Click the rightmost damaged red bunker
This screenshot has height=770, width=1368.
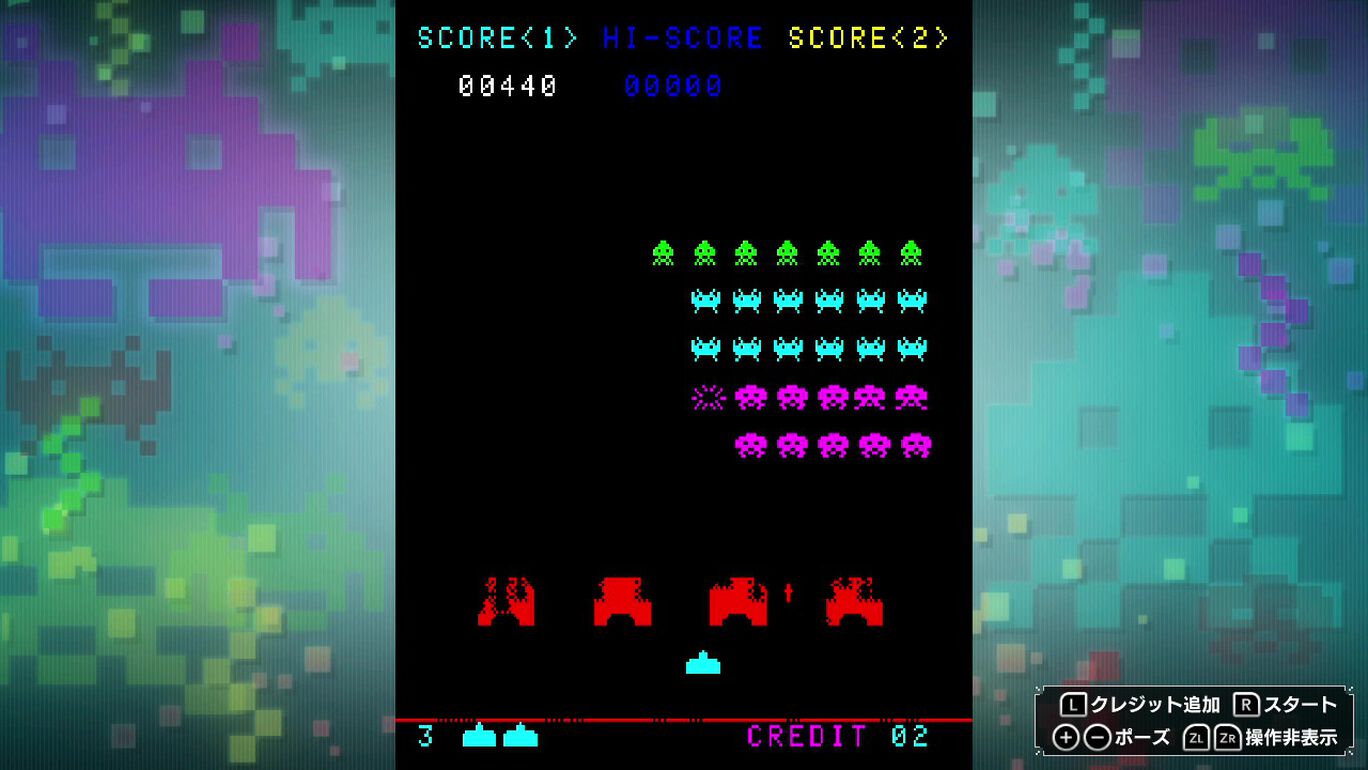pos(853,600)
